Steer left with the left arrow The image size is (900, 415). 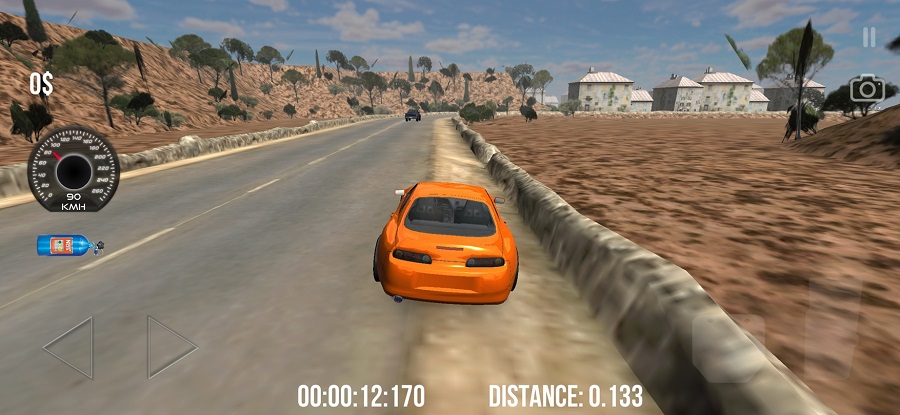pyautogui.click(x=70, y=347)
